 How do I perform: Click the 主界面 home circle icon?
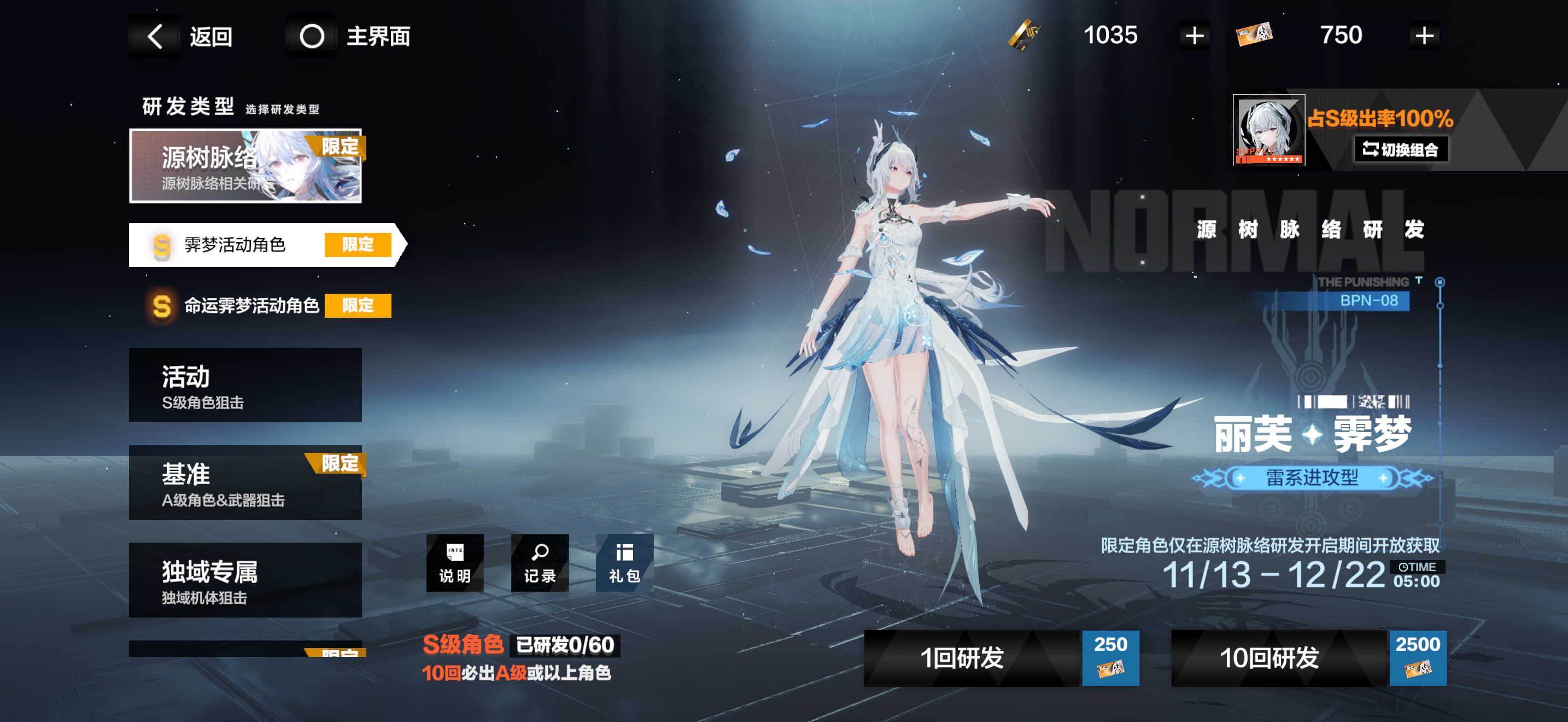[312, 36]
